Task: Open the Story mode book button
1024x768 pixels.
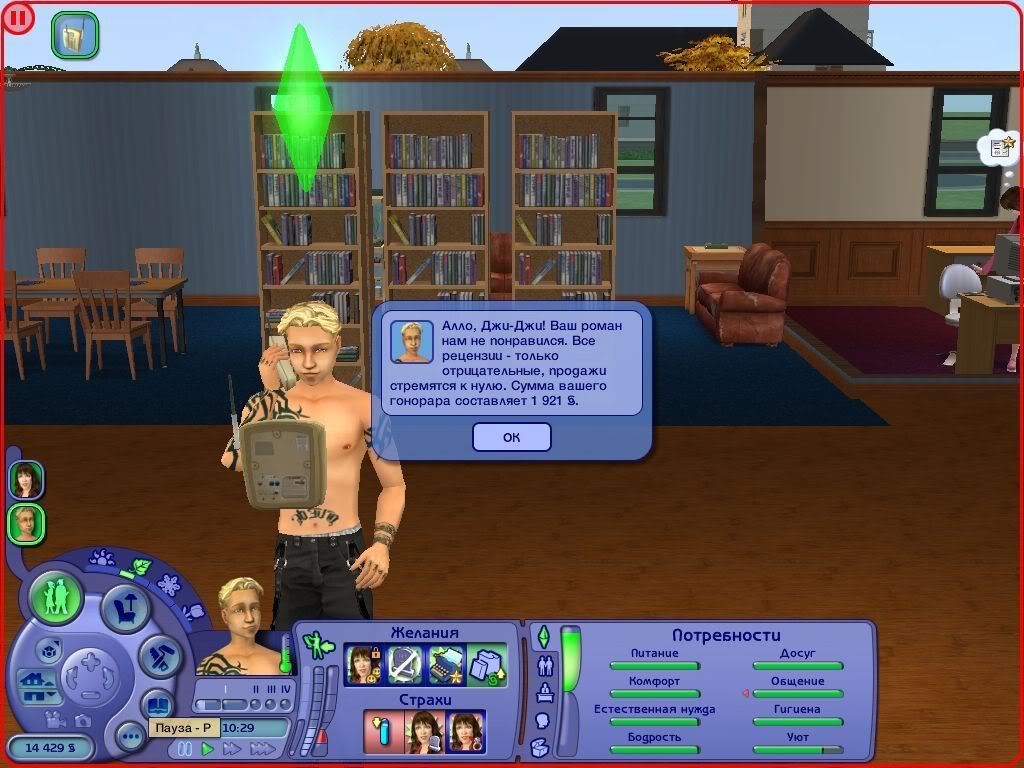Action: pyautogui.click(x=158, y=703)
